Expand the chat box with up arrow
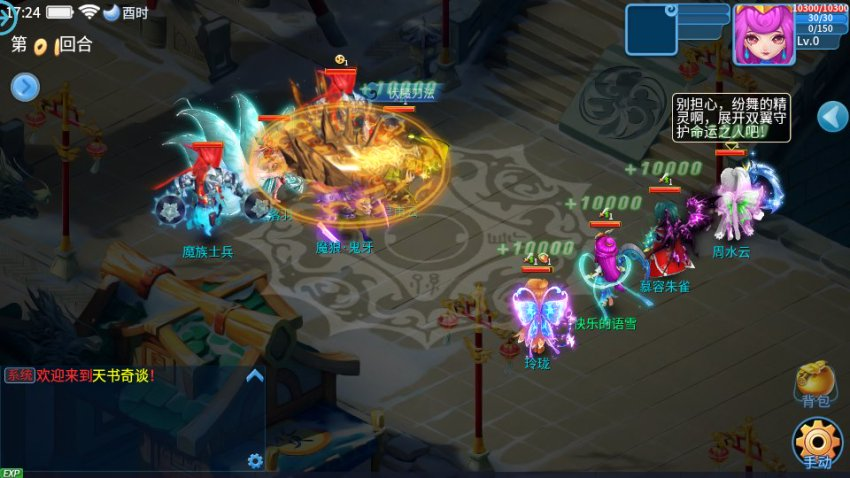 [255, 376]
